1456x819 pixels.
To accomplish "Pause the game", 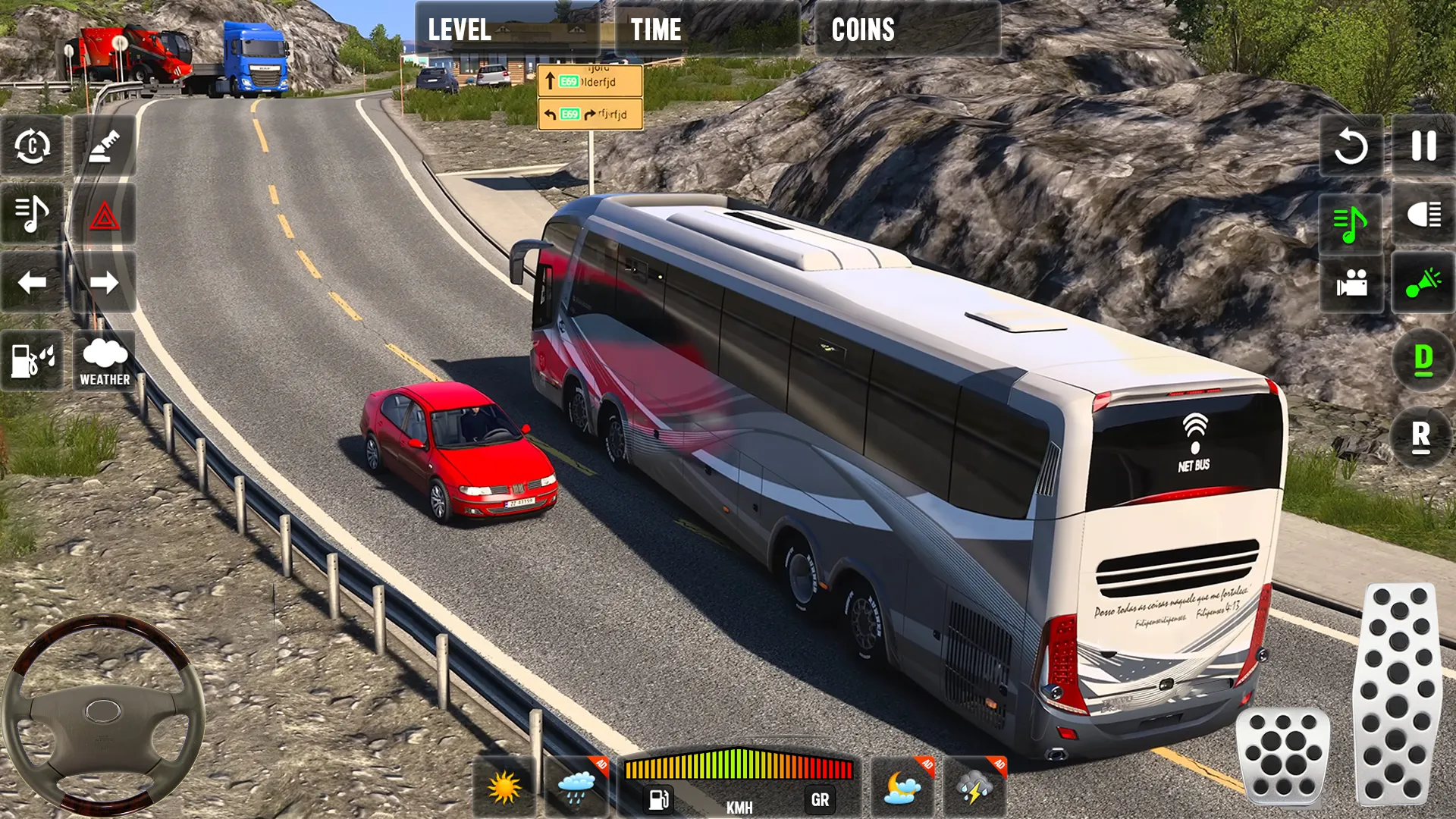I will click(x=1424, y=148).
